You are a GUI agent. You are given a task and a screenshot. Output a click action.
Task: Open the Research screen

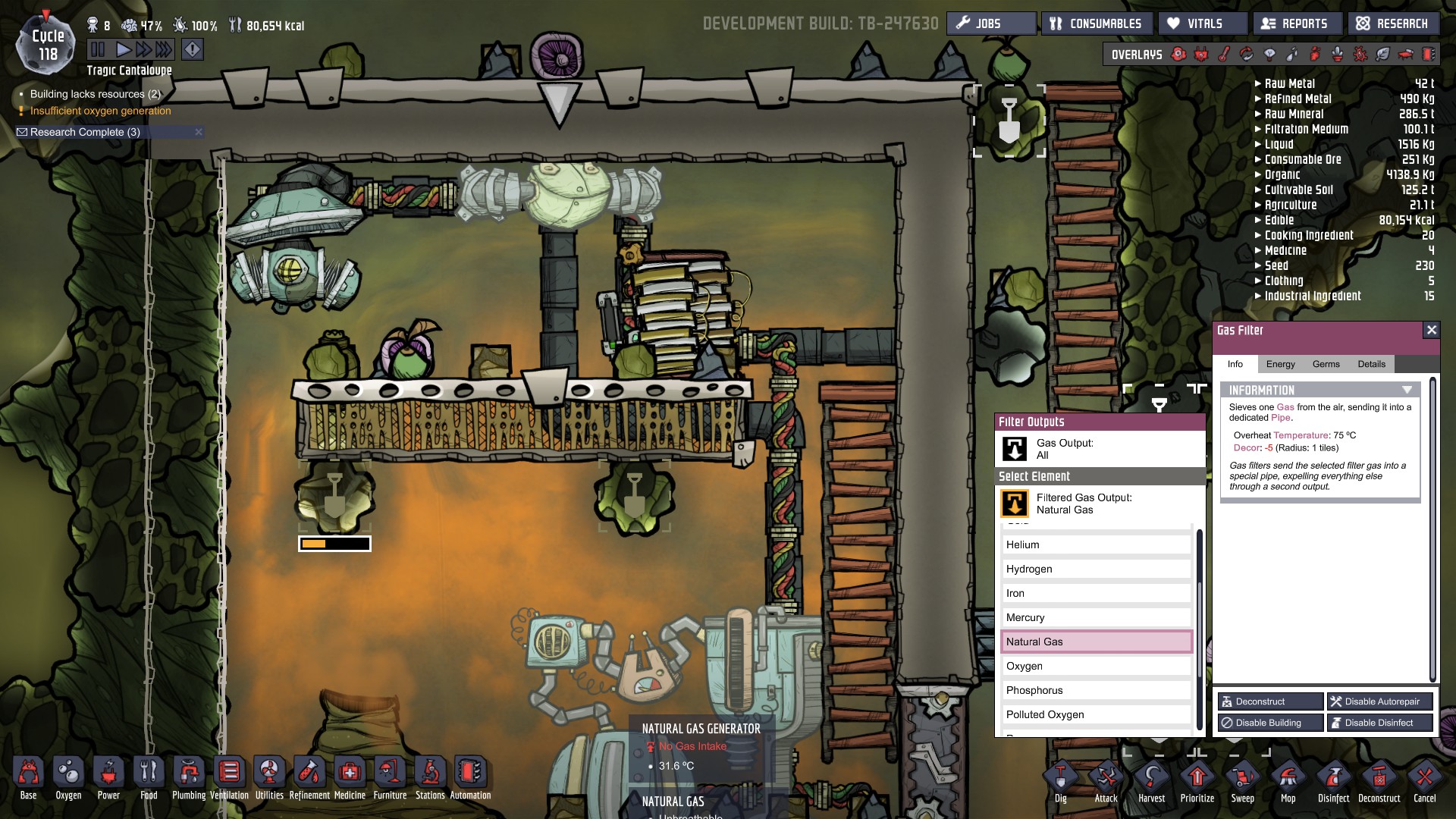1393,23
